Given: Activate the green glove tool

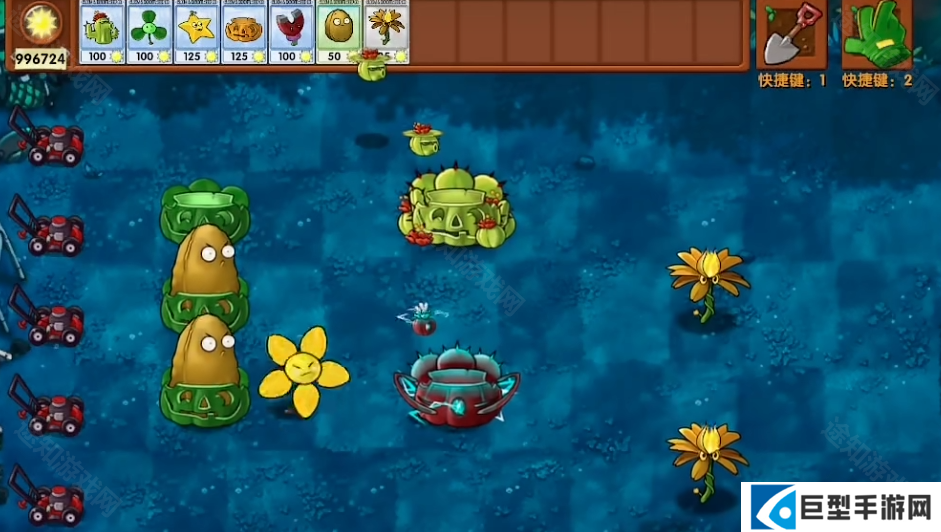Looking at the screenshot, I should tap(876, 35).
